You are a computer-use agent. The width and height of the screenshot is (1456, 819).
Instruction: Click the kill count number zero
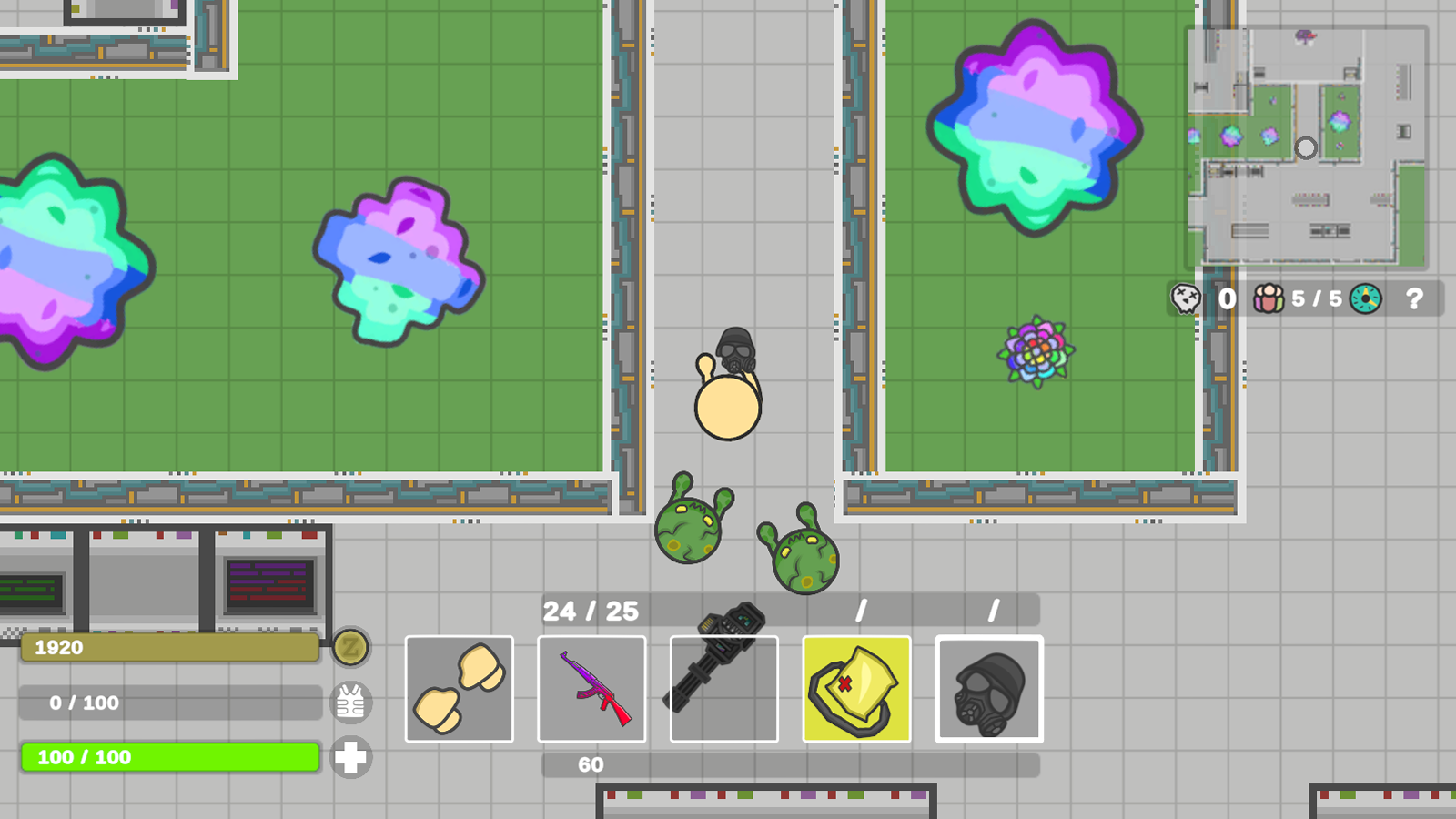point(1225,299)
